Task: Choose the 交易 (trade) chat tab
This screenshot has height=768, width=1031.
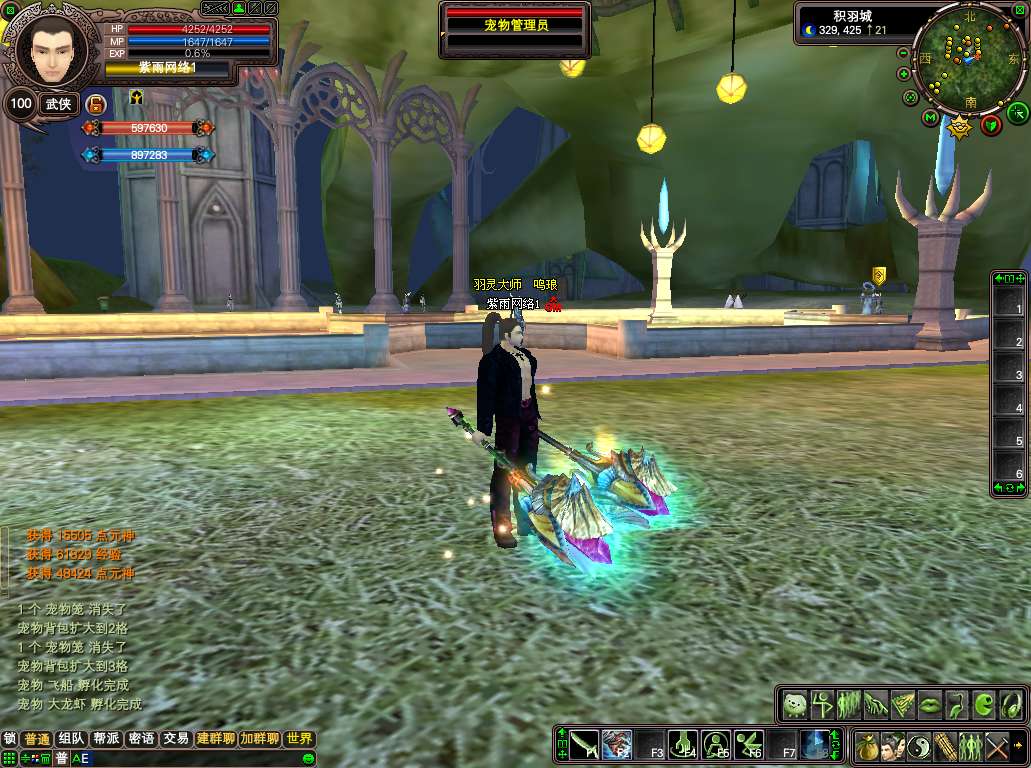Action: click(176, 739)
